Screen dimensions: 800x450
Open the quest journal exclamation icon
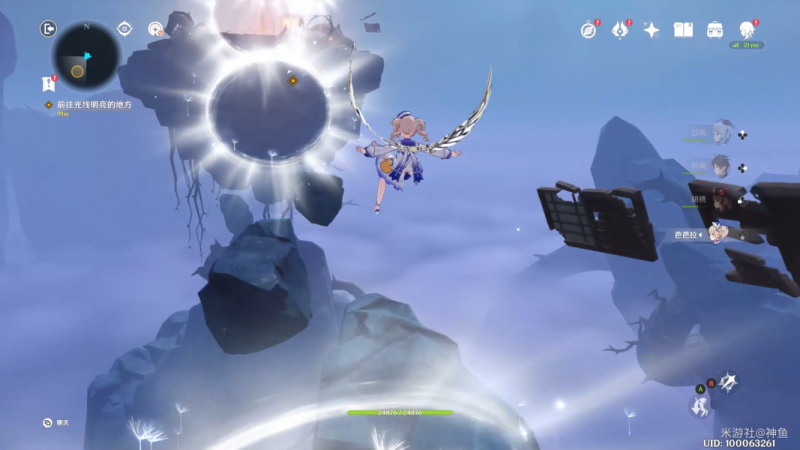[48, 84]
